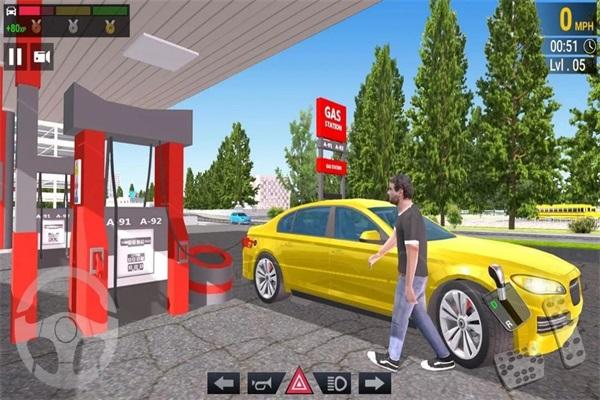Toggle the headlights
The width and height of the screenshot is (600, 400).
pyautogui.click(x=335, y=383)
